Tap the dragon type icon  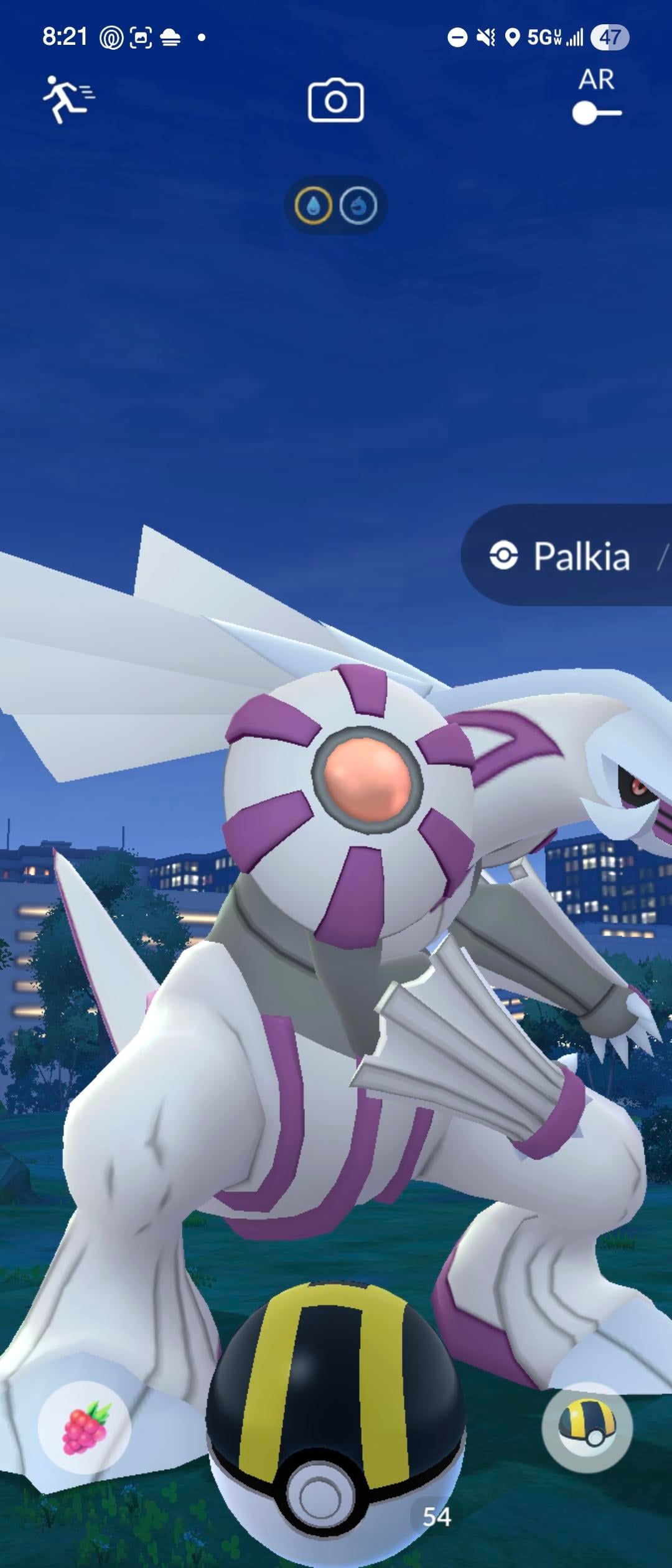coord(358,205)
